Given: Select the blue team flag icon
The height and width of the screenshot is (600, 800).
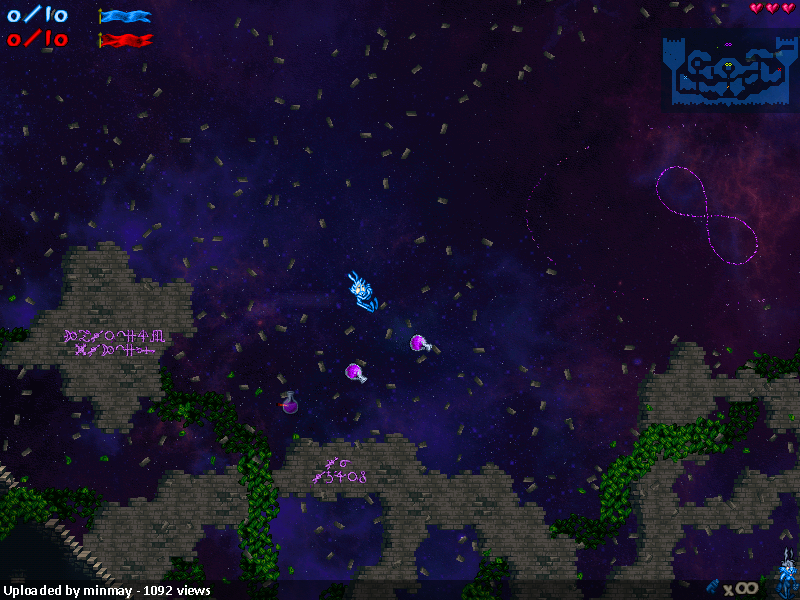Looking at the screenshot, I should [125, 16].
